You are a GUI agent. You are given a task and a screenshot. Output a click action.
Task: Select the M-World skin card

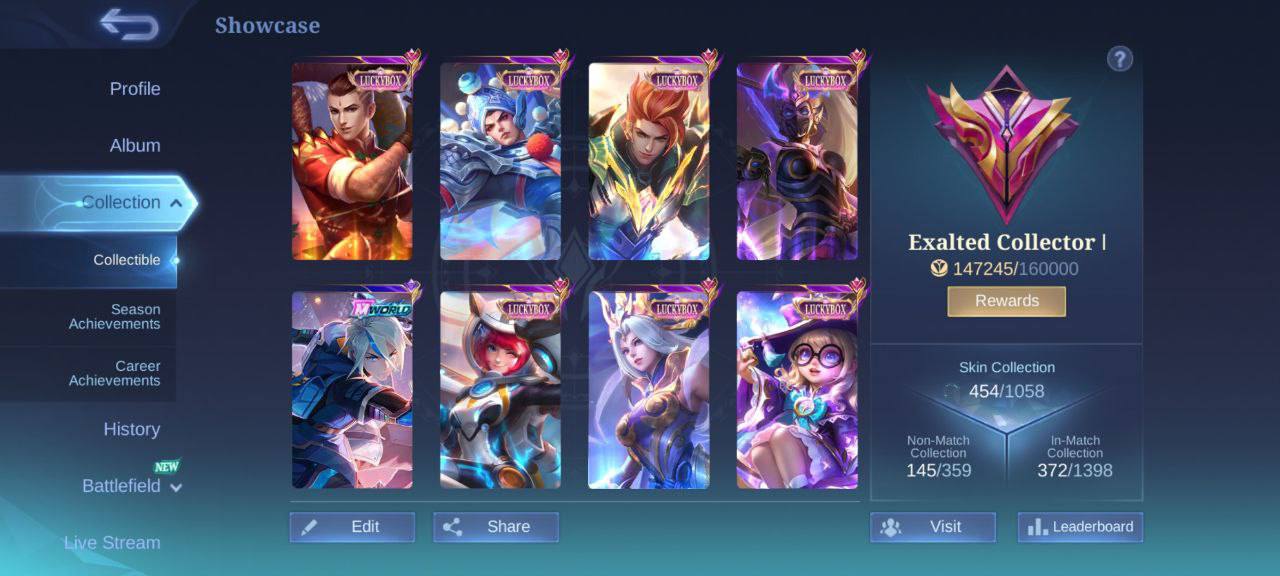click(x=352, y=390)
